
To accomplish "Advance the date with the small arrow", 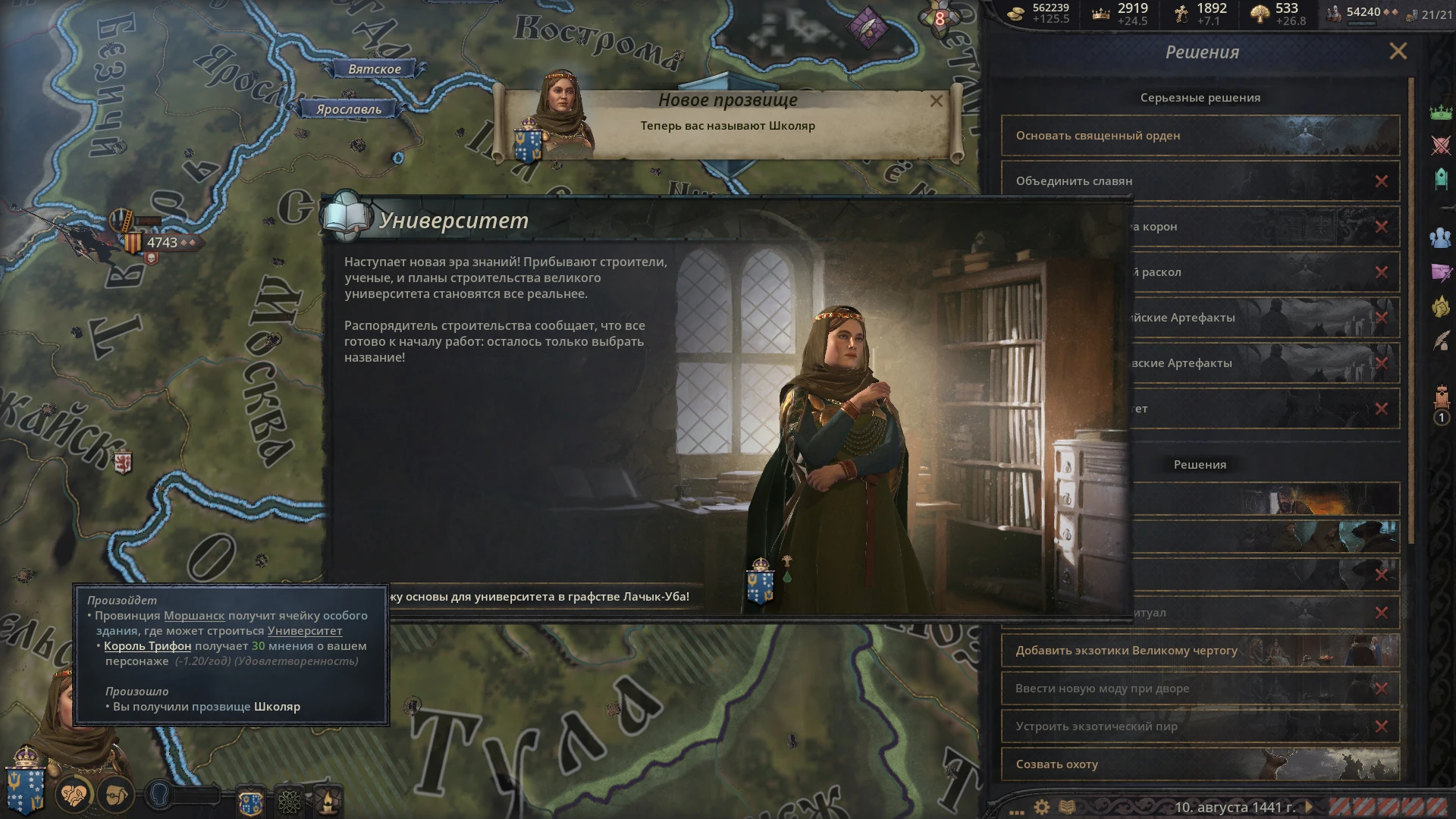I will point(1309,806).
